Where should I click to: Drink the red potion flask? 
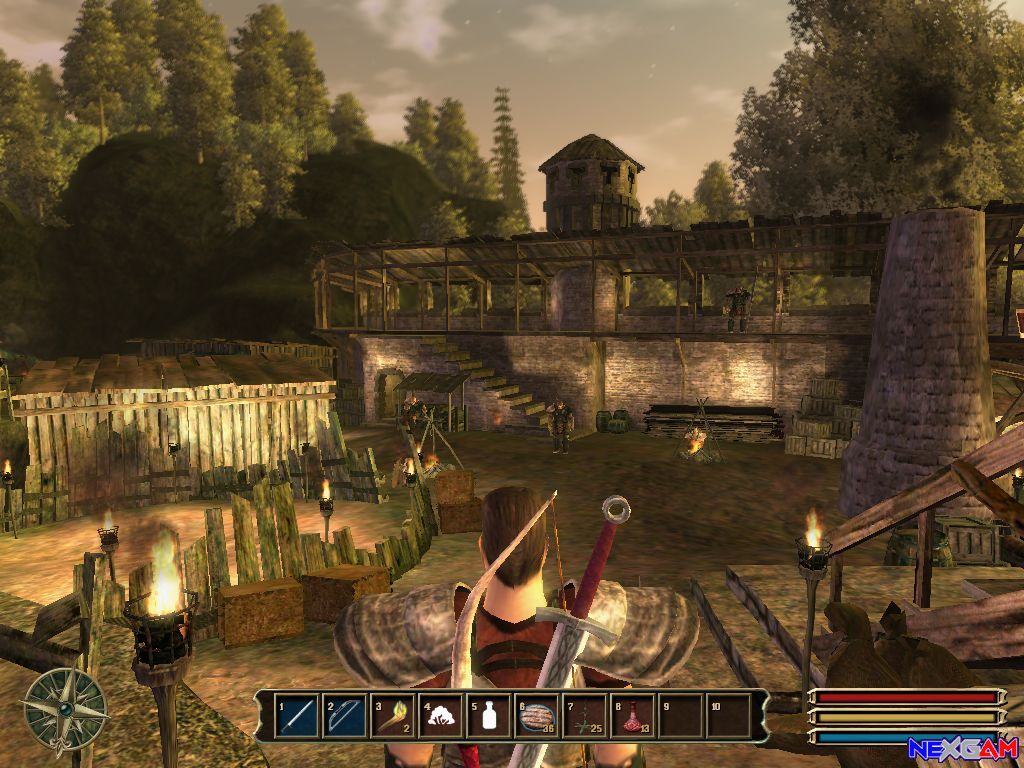coord(633,716)
